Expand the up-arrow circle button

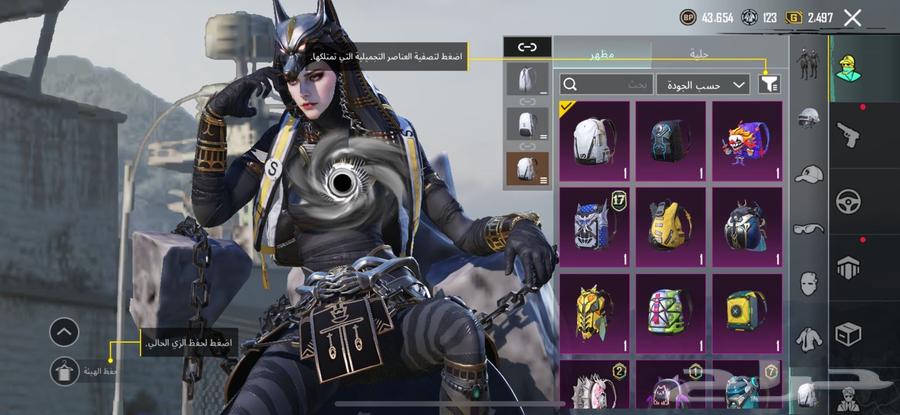point(64,332)
